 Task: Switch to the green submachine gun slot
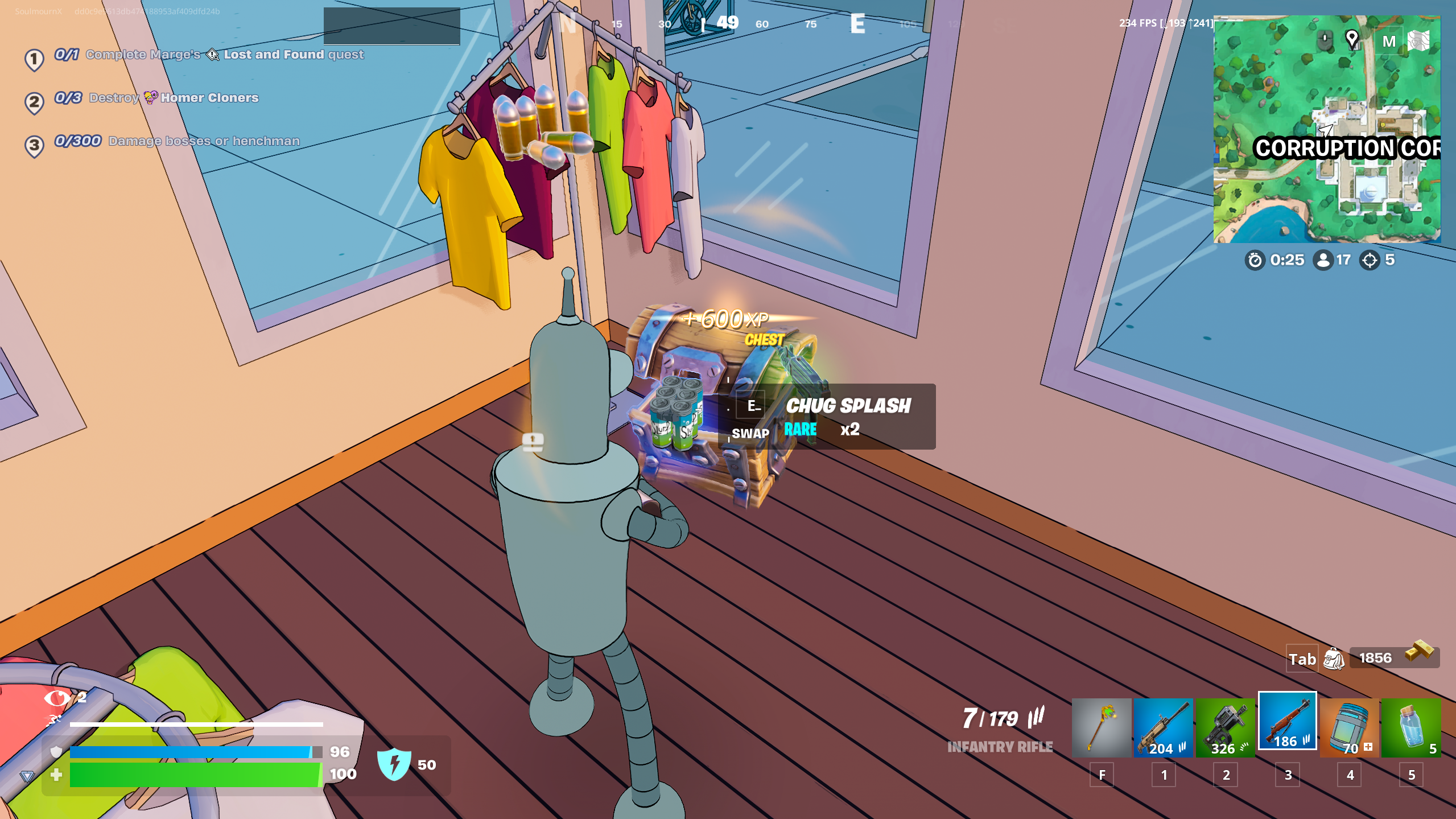pyautogui.click(x=1225, y=727)
